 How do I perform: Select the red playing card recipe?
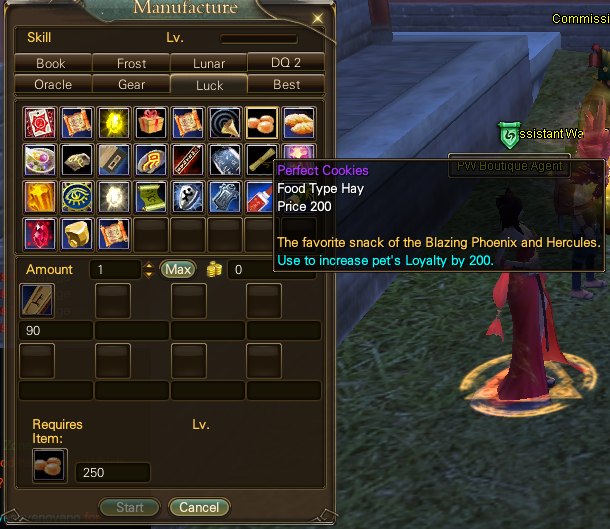tap(39, 122)
